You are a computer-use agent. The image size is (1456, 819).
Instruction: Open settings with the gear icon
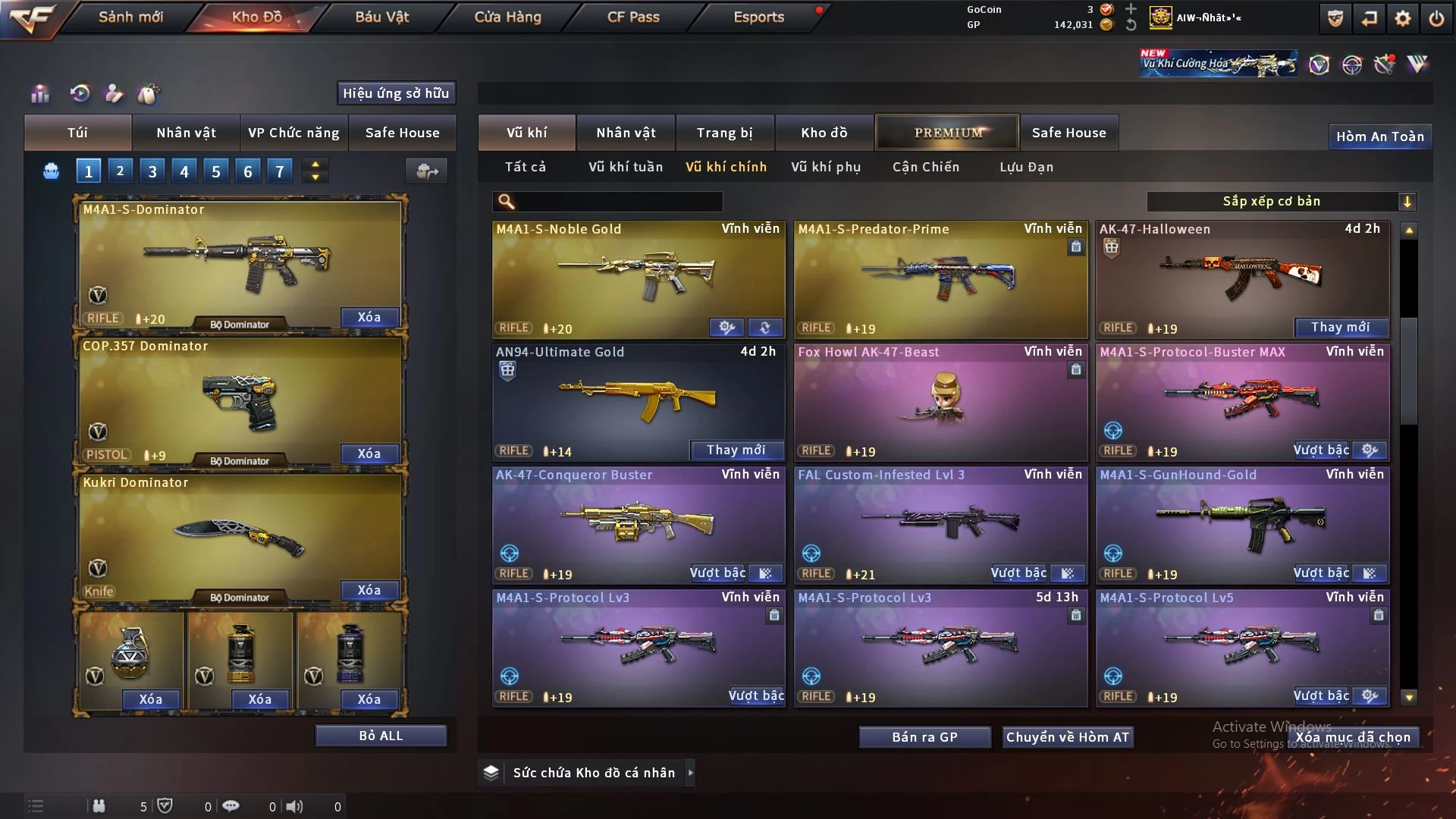(x=1403, y=18)
